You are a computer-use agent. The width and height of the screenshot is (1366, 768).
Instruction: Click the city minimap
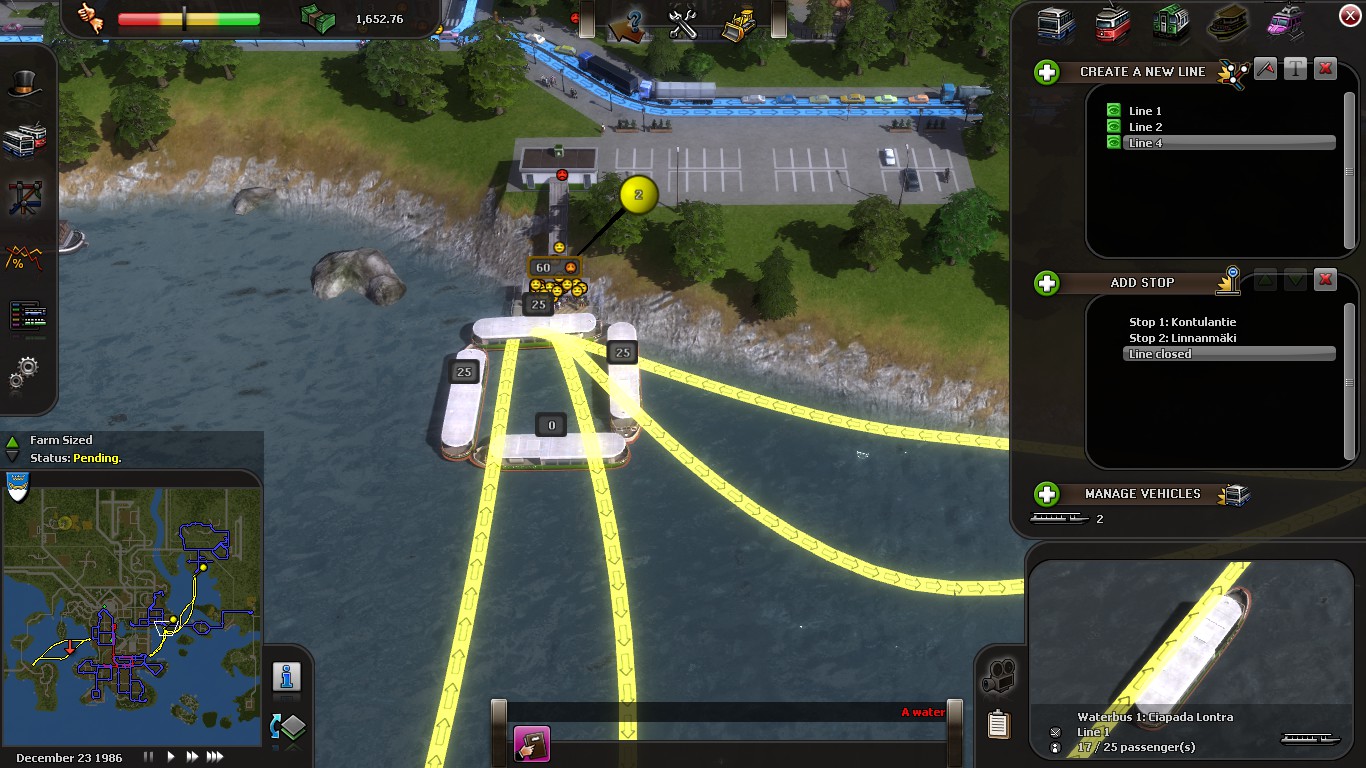pos(131,610)
